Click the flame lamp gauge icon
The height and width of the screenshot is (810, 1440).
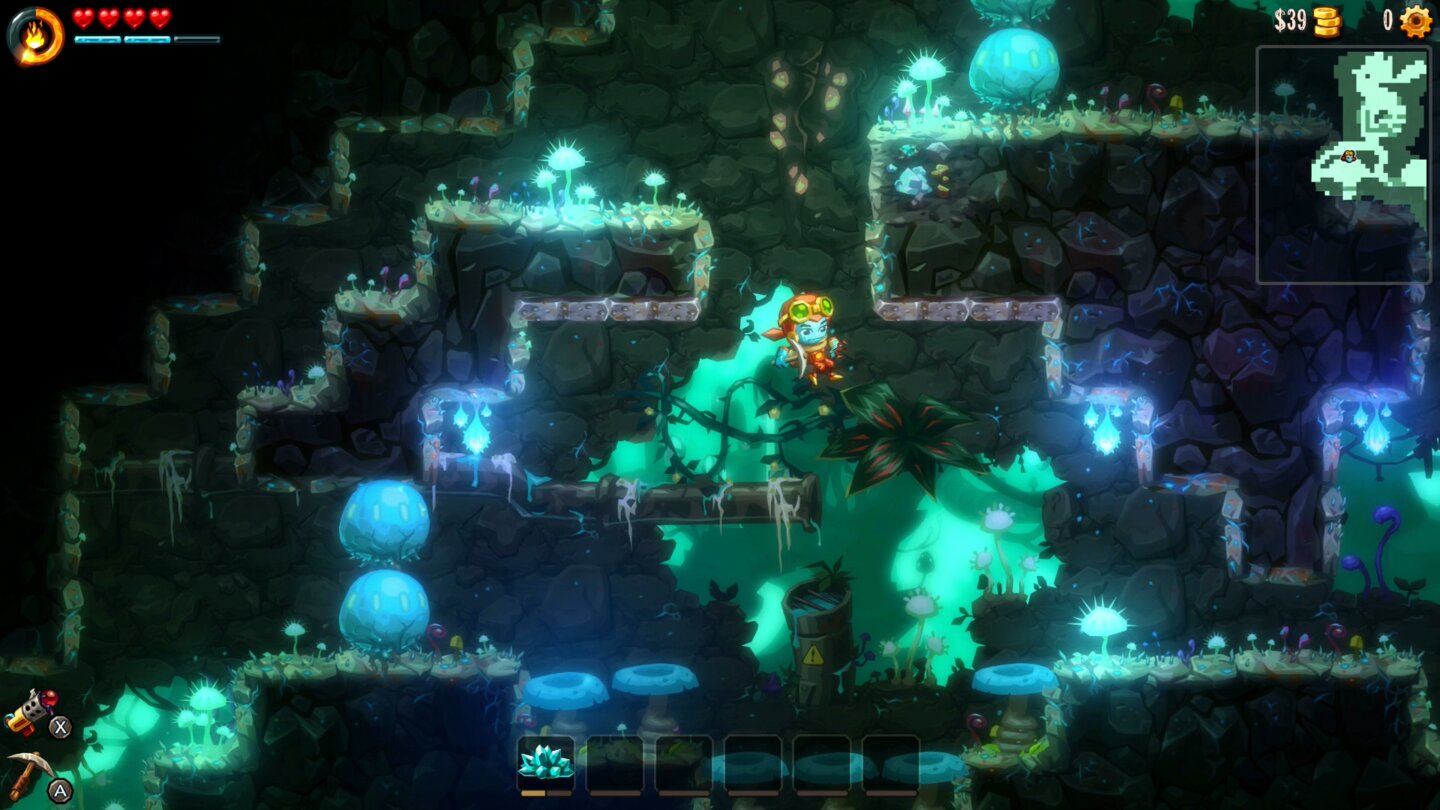(36, 34)
